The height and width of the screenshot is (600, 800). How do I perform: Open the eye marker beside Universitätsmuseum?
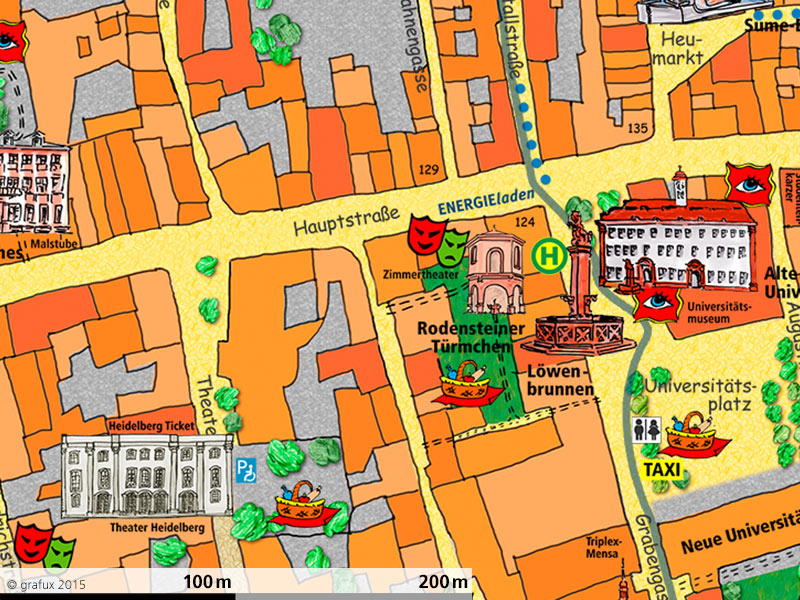click(x=656, y=301)
